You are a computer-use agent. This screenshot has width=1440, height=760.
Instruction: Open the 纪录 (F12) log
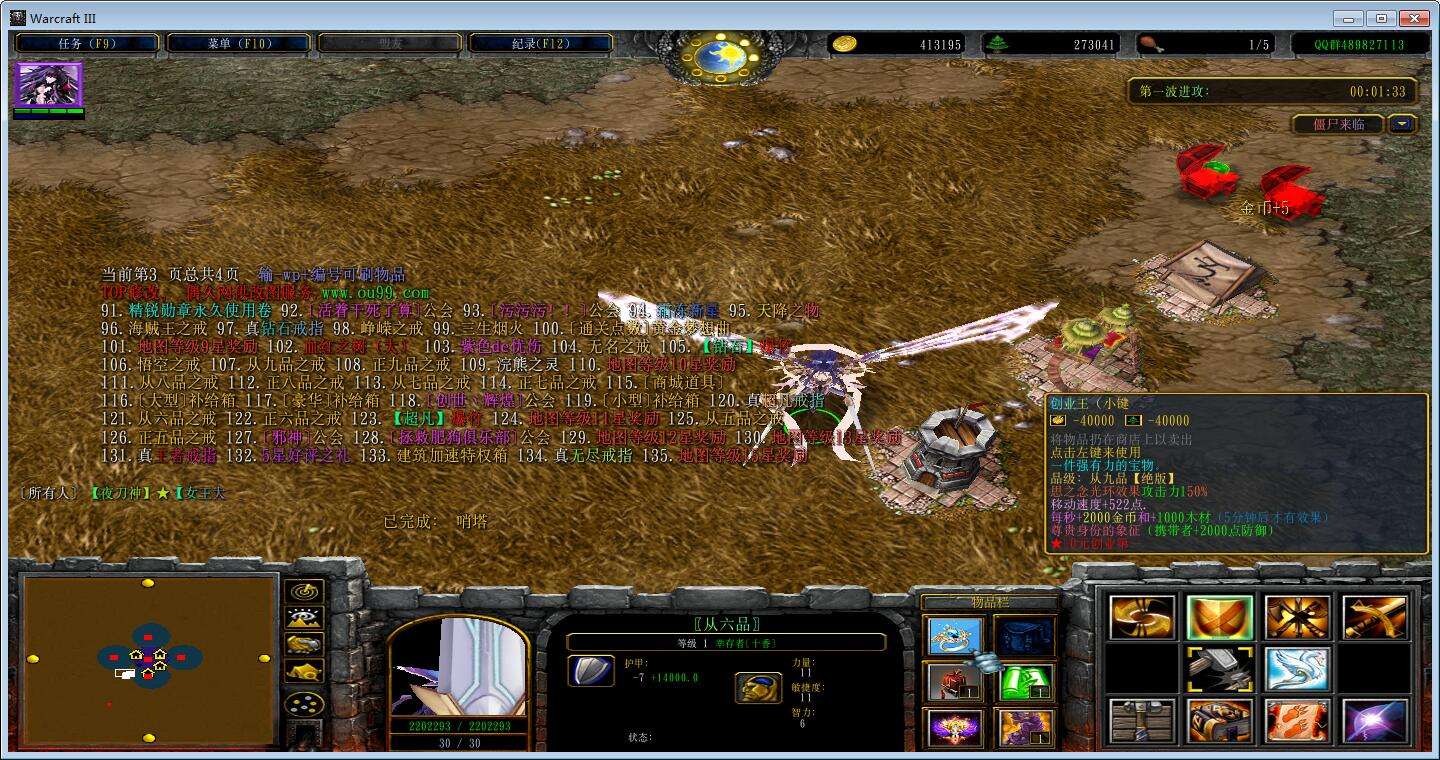pos(541,44)
